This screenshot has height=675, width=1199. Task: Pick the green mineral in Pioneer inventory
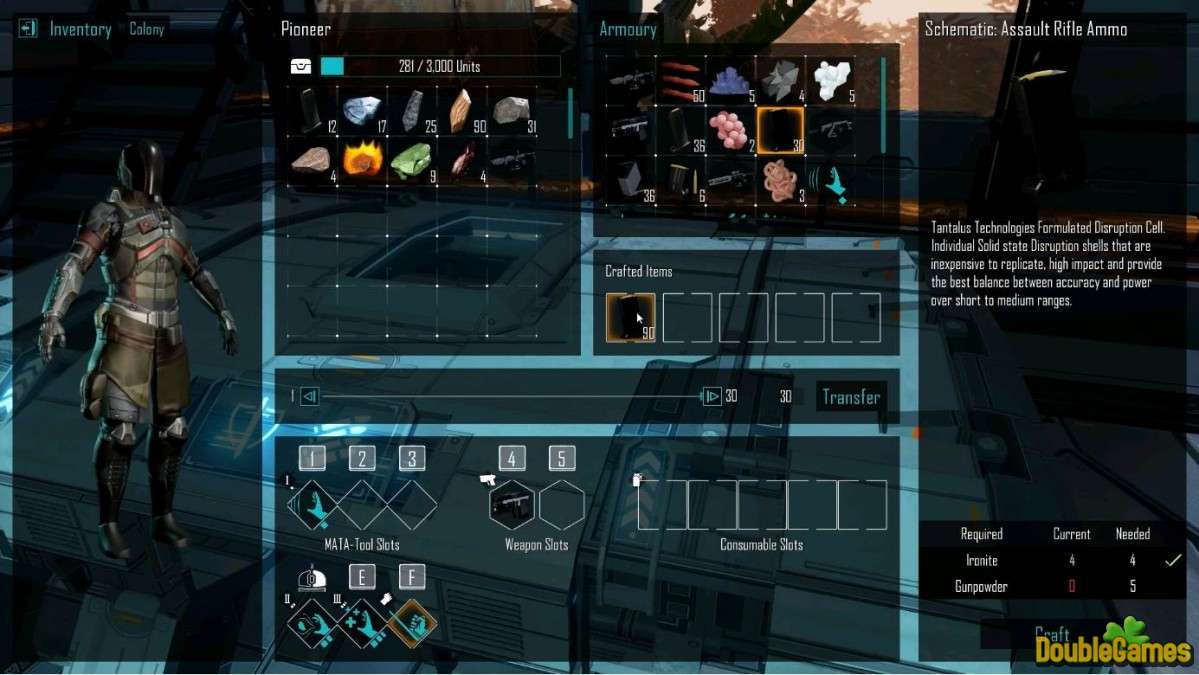pos(410,159)
